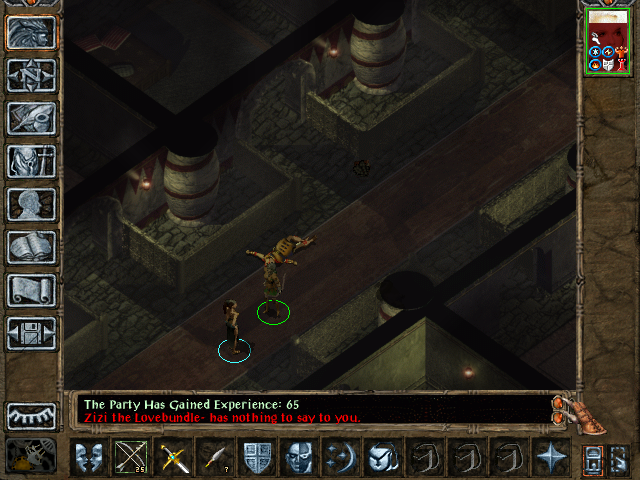Image resolution: width=640 pixels, height=480 pixels.
Task: Open the mage spellbook
Action: (31, 247)
